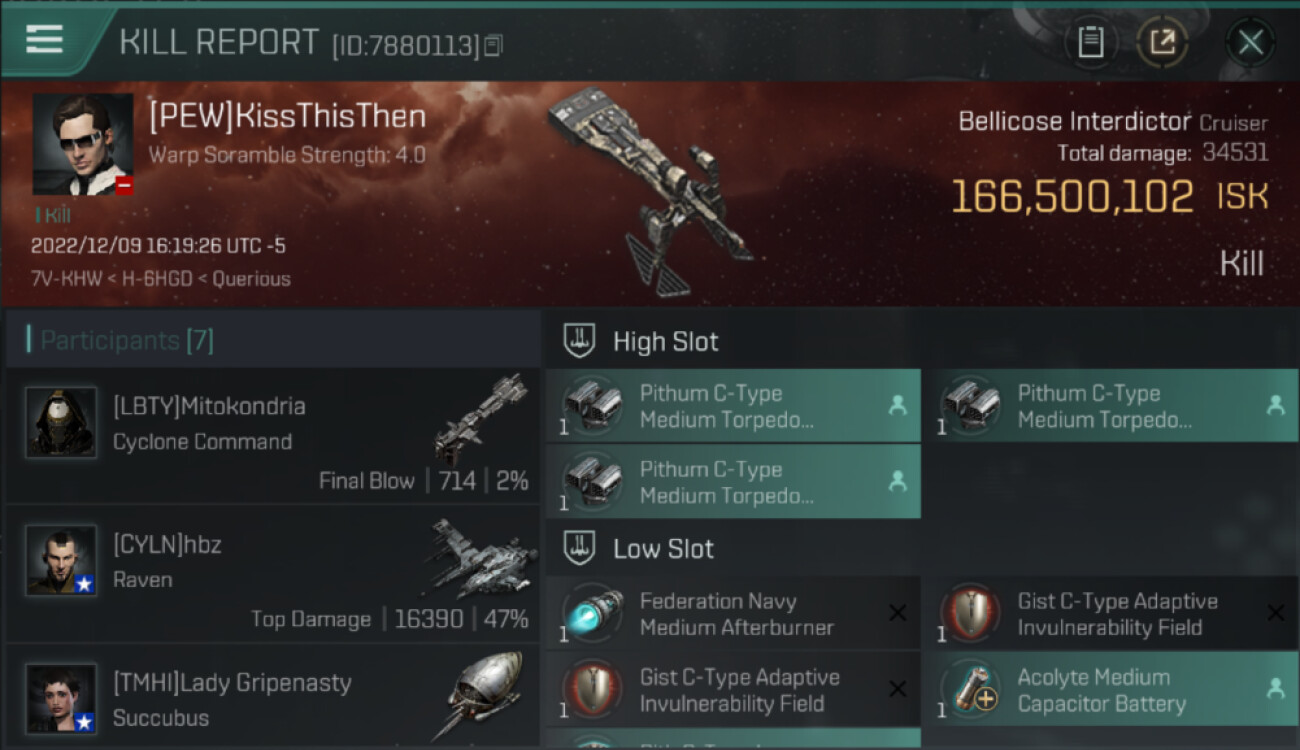Screen dimensions: 1300x750
Task: Select participant hbz with Raven
Action: pos(272,574)
